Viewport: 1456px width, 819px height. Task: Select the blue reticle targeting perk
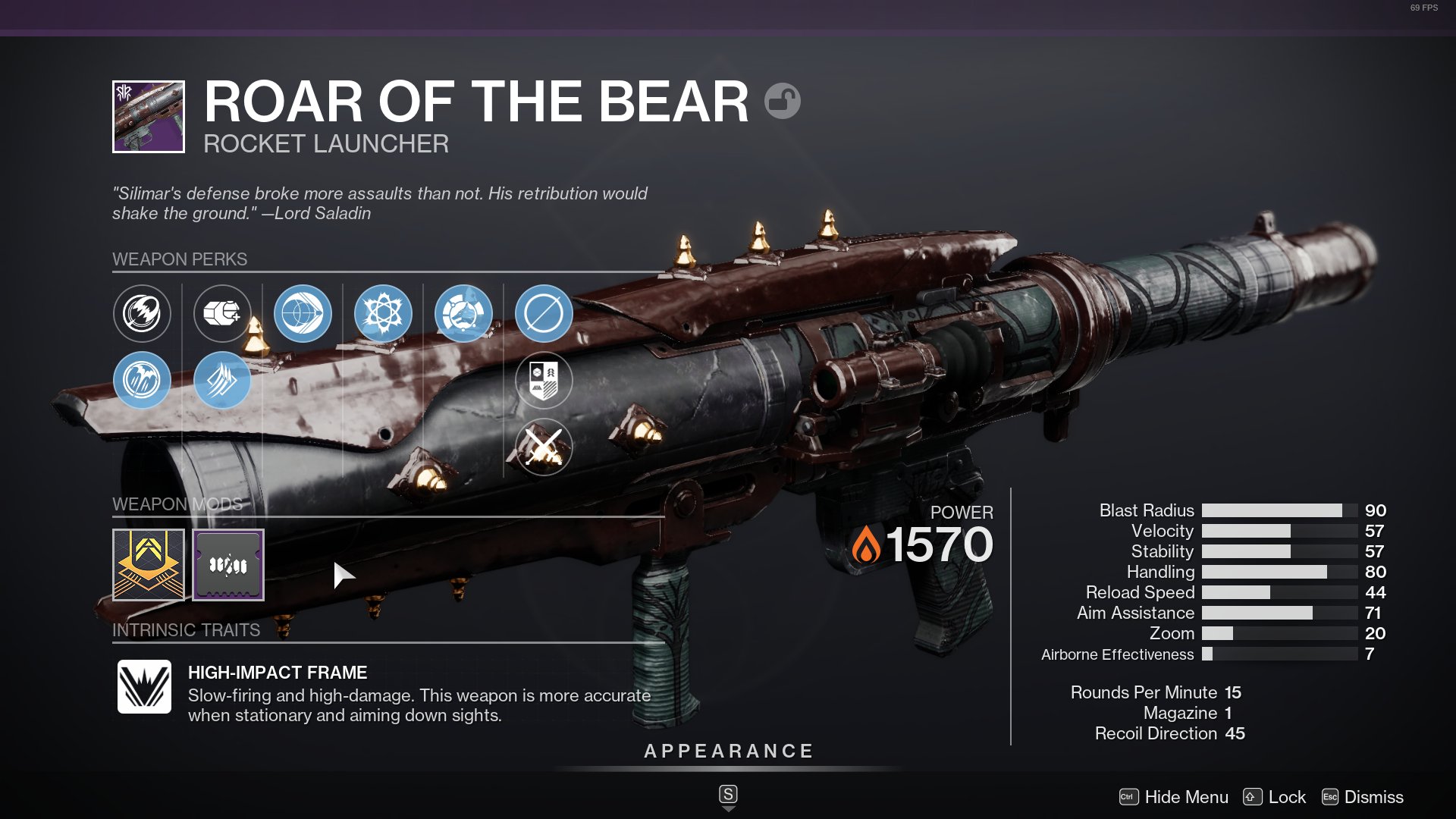coord(303,313)
